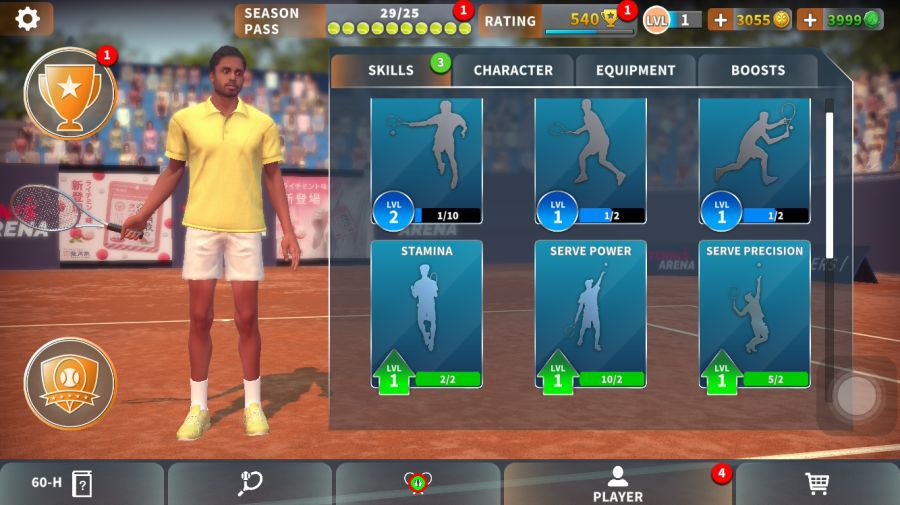Switch to the Skills tab
Viewport: 900px width, 505px height.
click(x=390, y=71)
